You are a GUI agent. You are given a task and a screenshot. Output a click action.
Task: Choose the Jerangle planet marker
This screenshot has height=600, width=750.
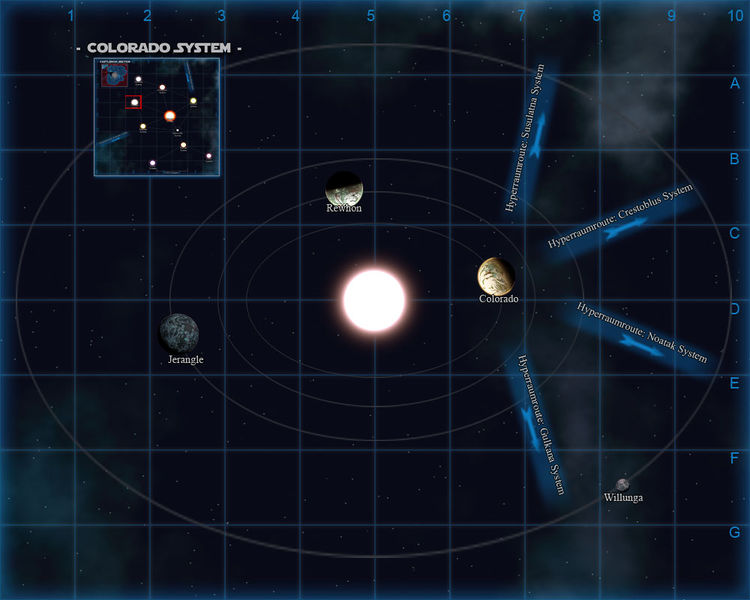tap(179, 333)
